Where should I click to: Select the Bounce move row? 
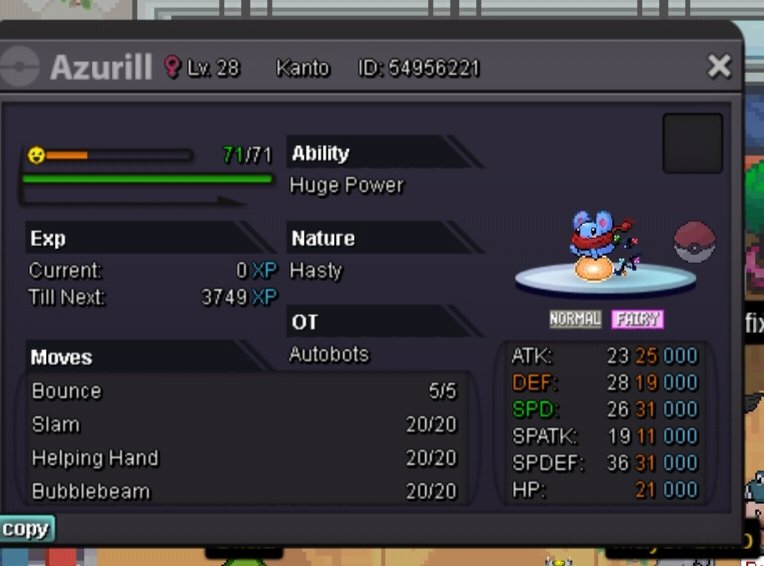244,391
